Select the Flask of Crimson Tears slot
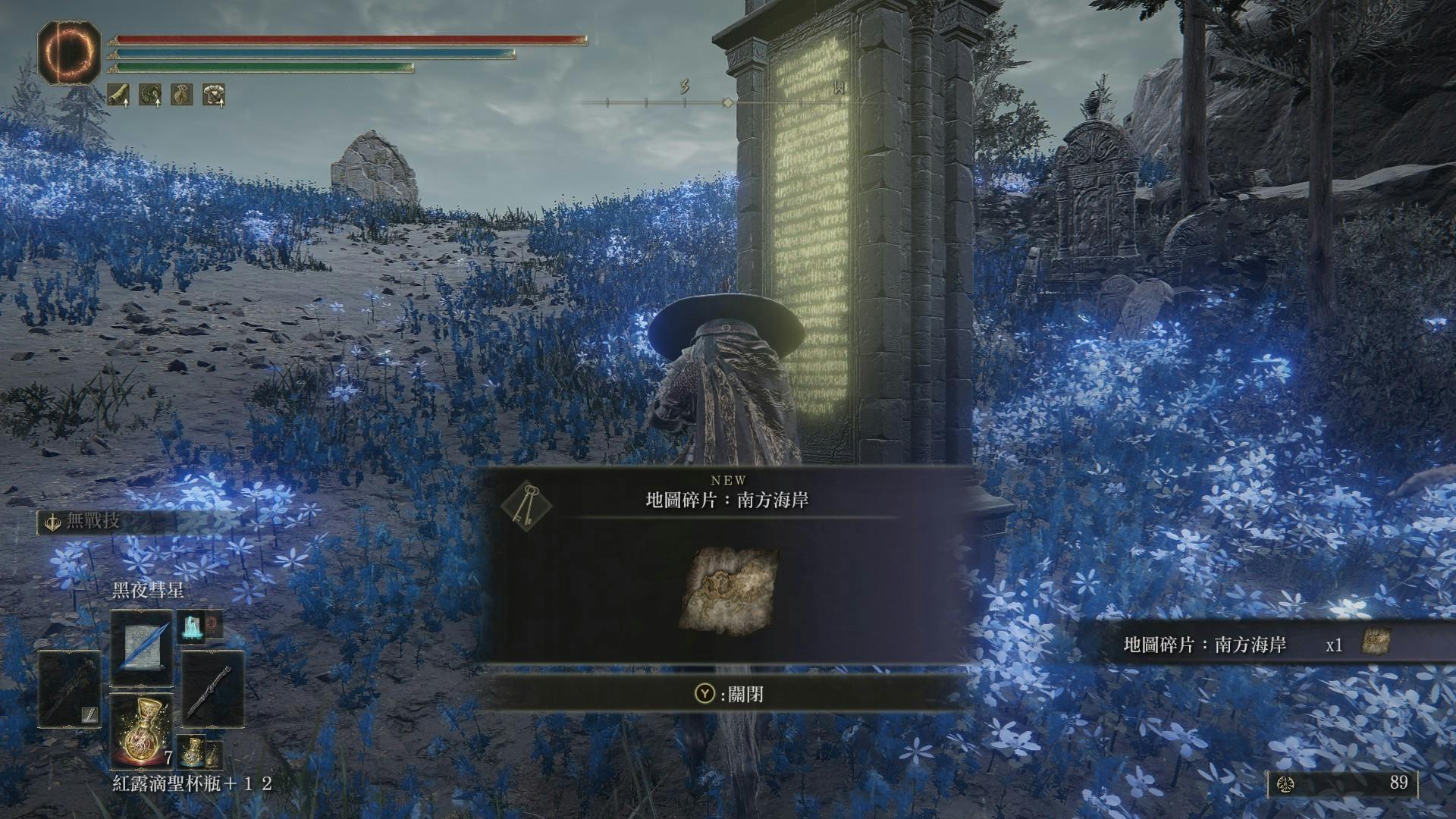Screen dimensions: 1456x819 click(142, 730)
